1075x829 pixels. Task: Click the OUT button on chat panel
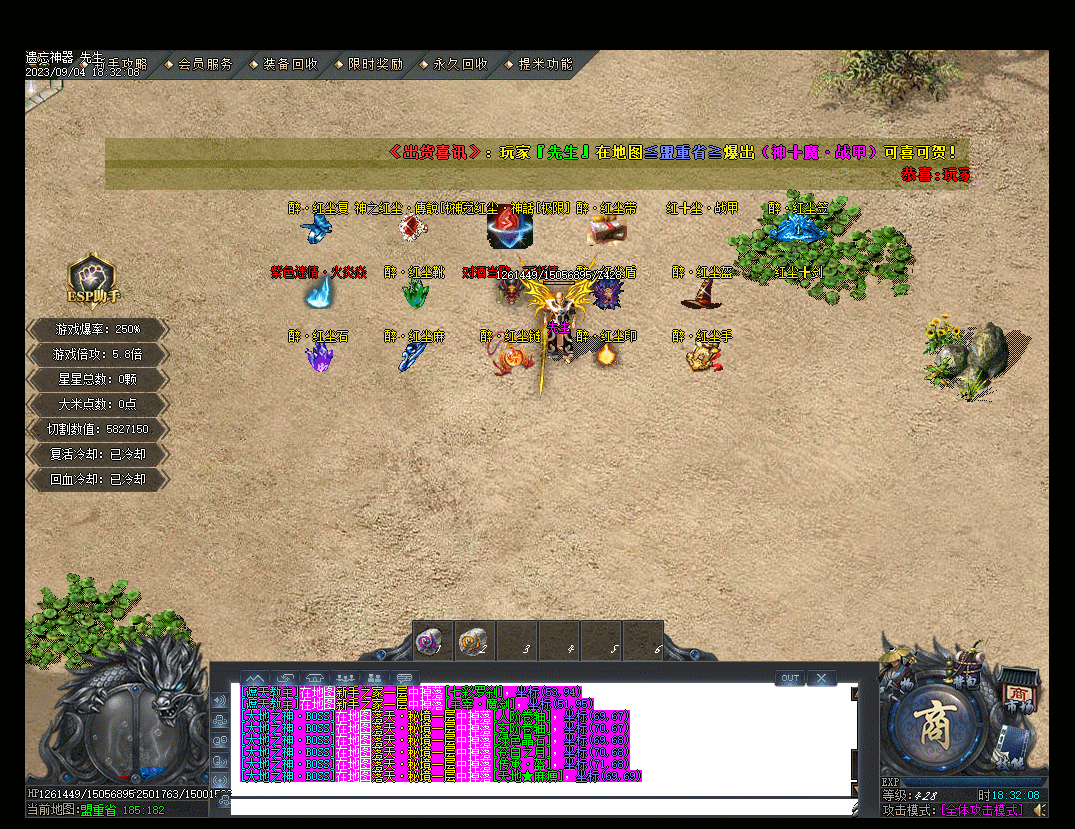point(790,678)
